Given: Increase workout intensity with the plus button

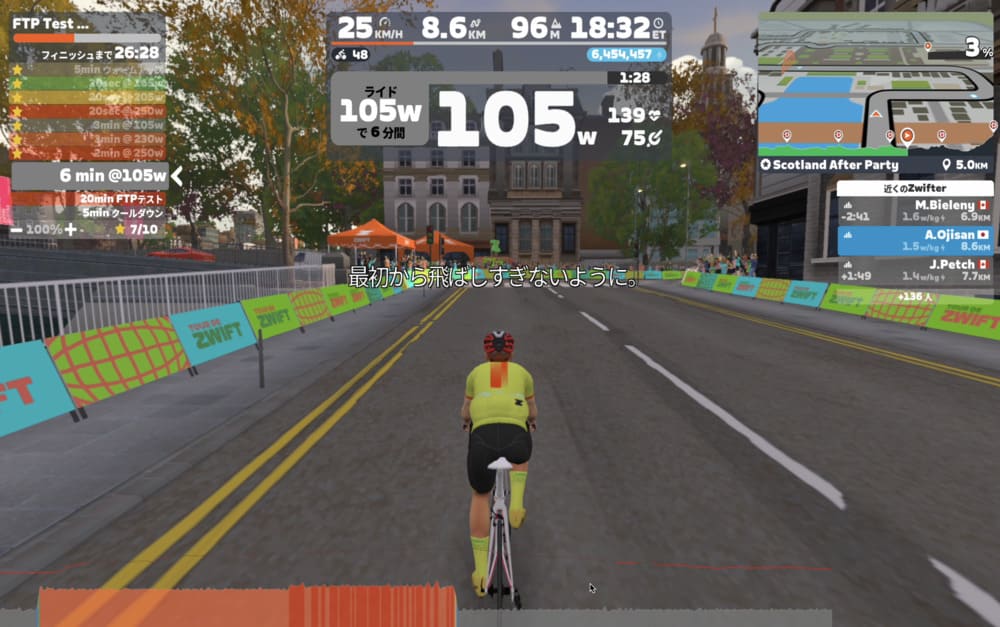Looking at the screenshot, I should click(71, 229).
